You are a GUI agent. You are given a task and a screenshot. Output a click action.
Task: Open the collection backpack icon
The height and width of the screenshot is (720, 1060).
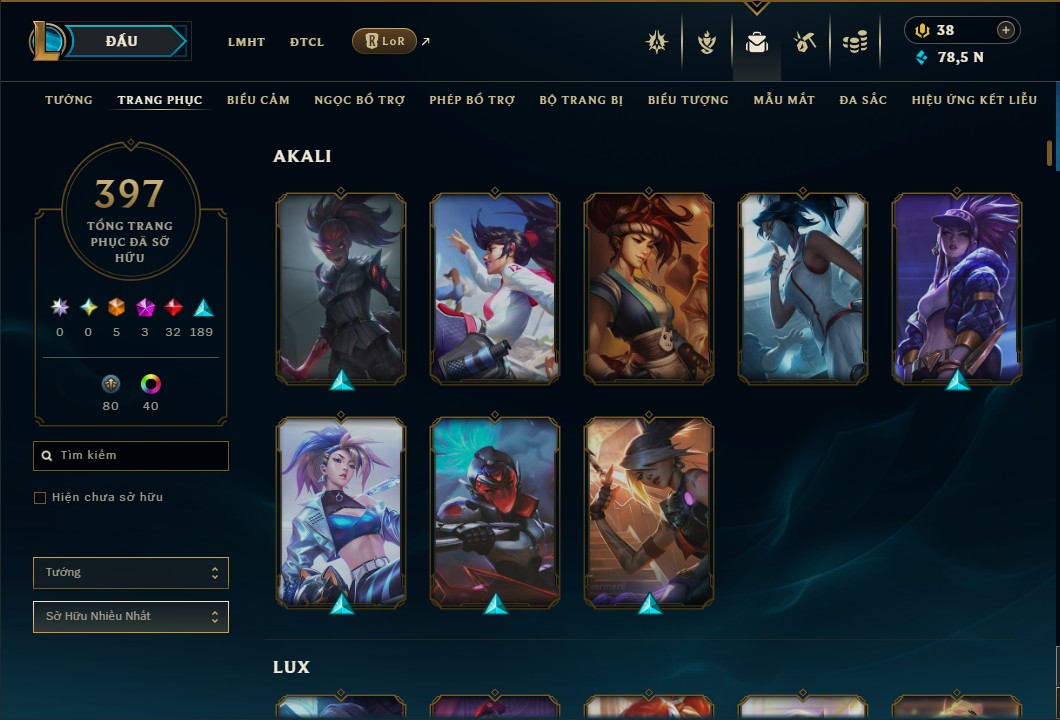[757, 42]
